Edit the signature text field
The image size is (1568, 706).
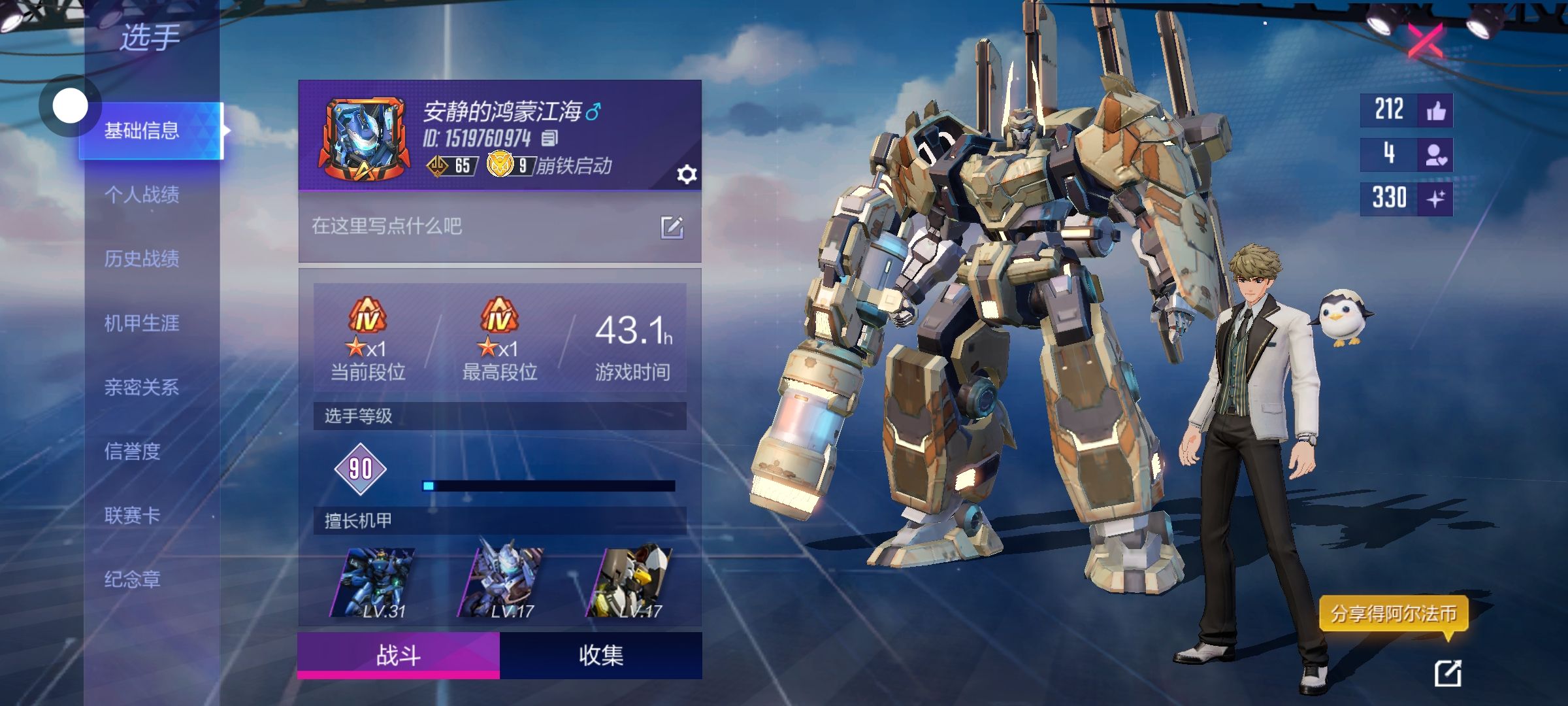(672, 227)
